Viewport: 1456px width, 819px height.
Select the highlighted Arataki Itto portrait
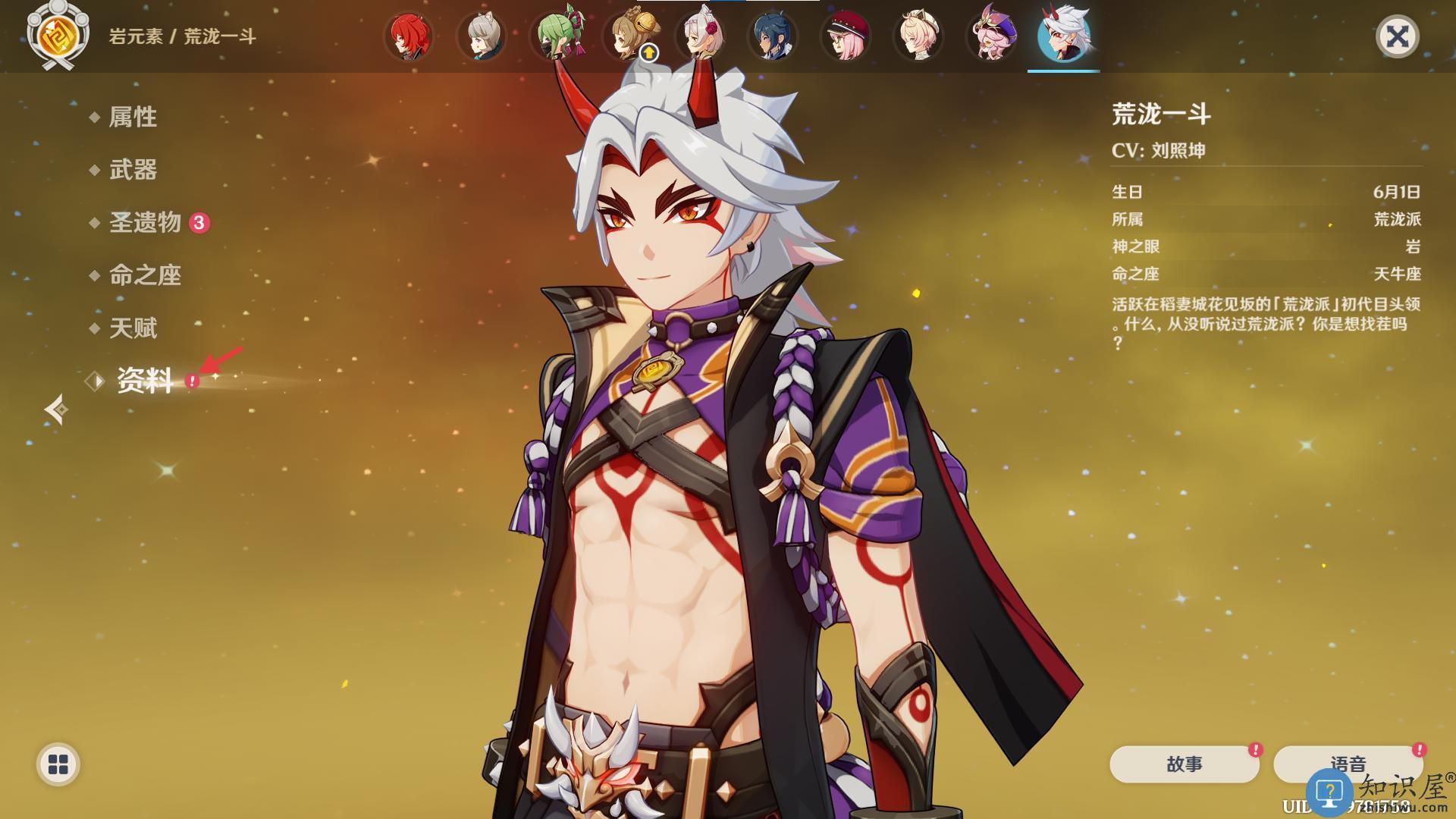click(x=1064, y=36)
